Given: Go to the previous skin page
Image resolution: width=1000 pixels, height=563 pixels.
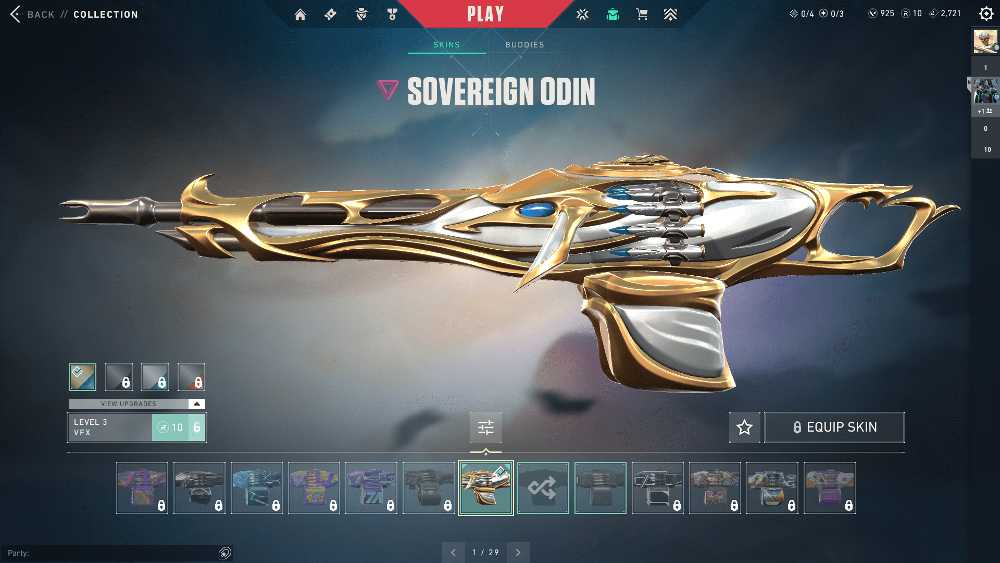Looking at the screenshot, I should tap(453, 552).
